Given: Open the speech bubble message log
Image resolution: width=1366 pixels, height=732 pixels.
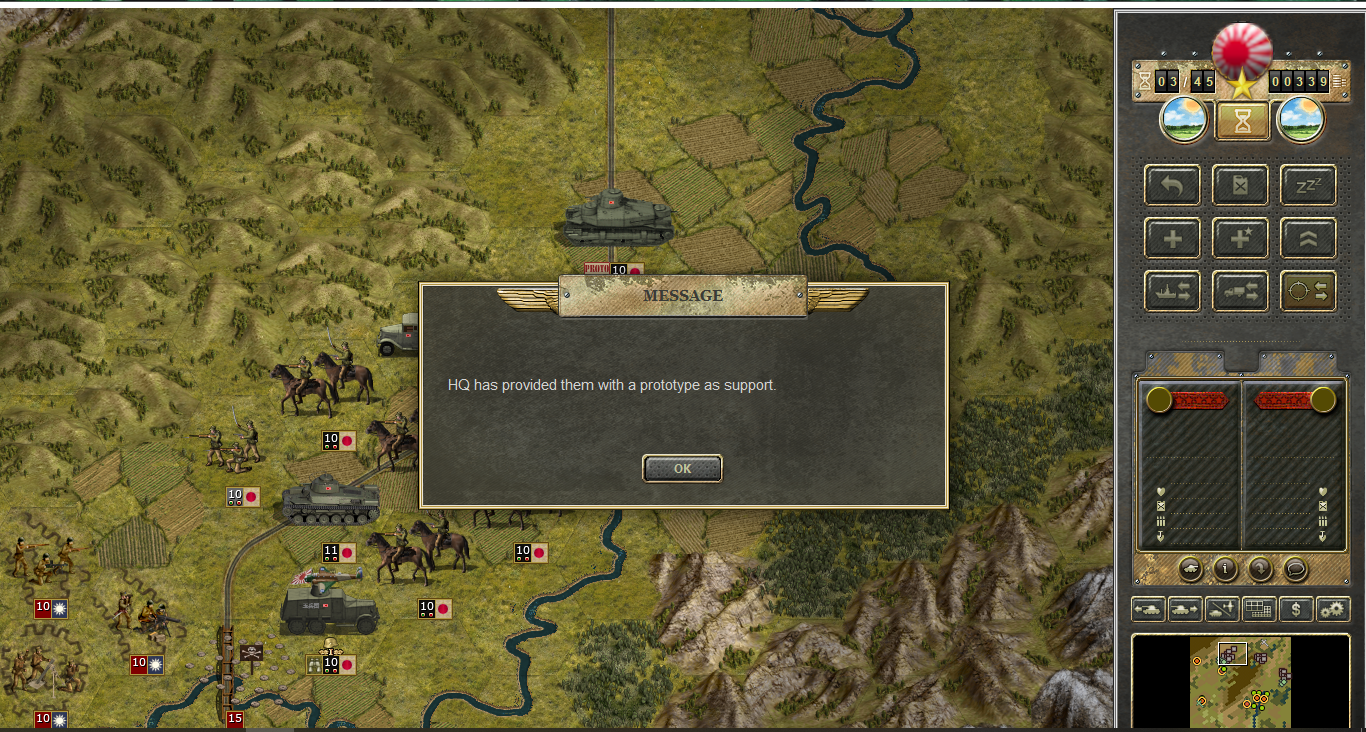Looking at the screenshot, I should coord(1296,569).
